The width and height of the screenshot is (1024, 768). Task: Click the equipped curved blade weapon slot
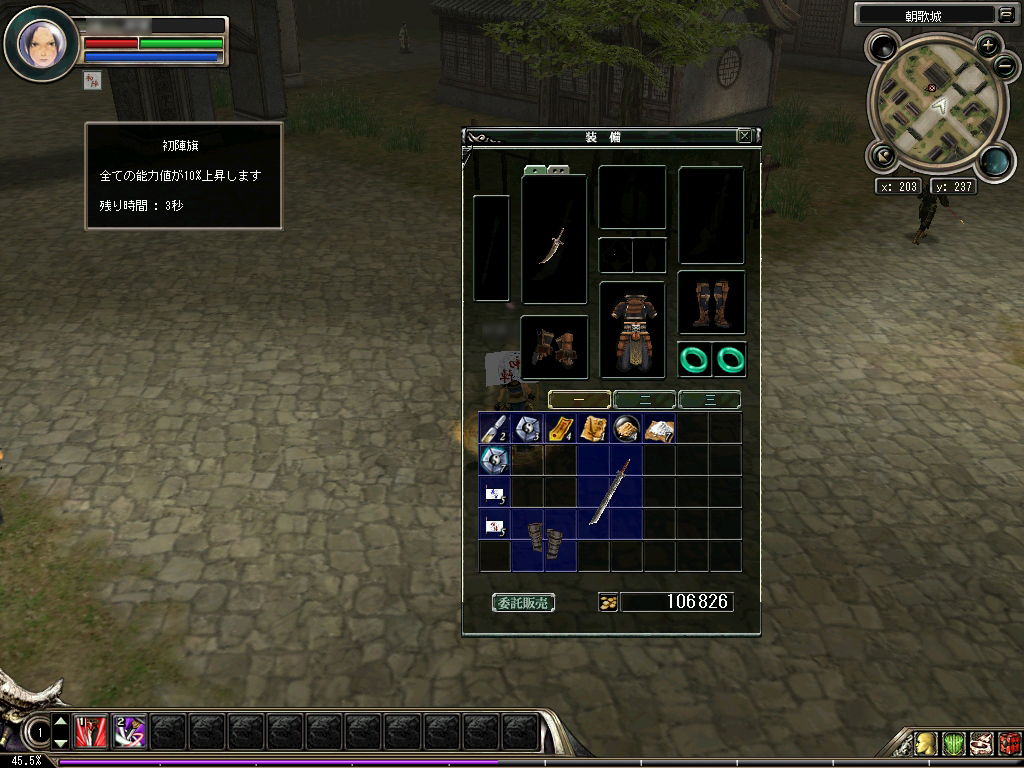click(554, 240)
